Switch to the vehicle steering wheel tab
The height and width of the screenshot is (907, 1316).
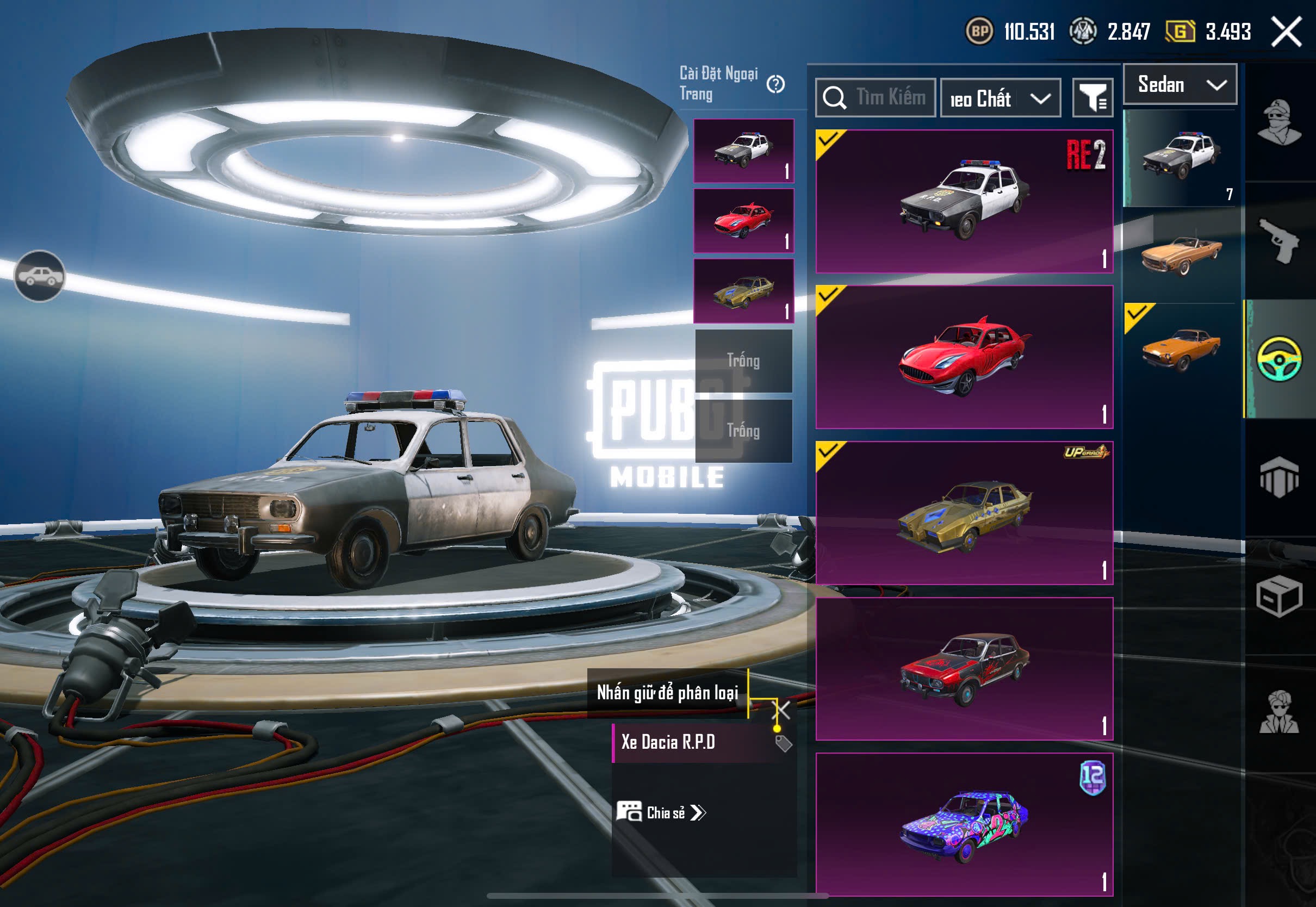click(x=1279, y=358)
